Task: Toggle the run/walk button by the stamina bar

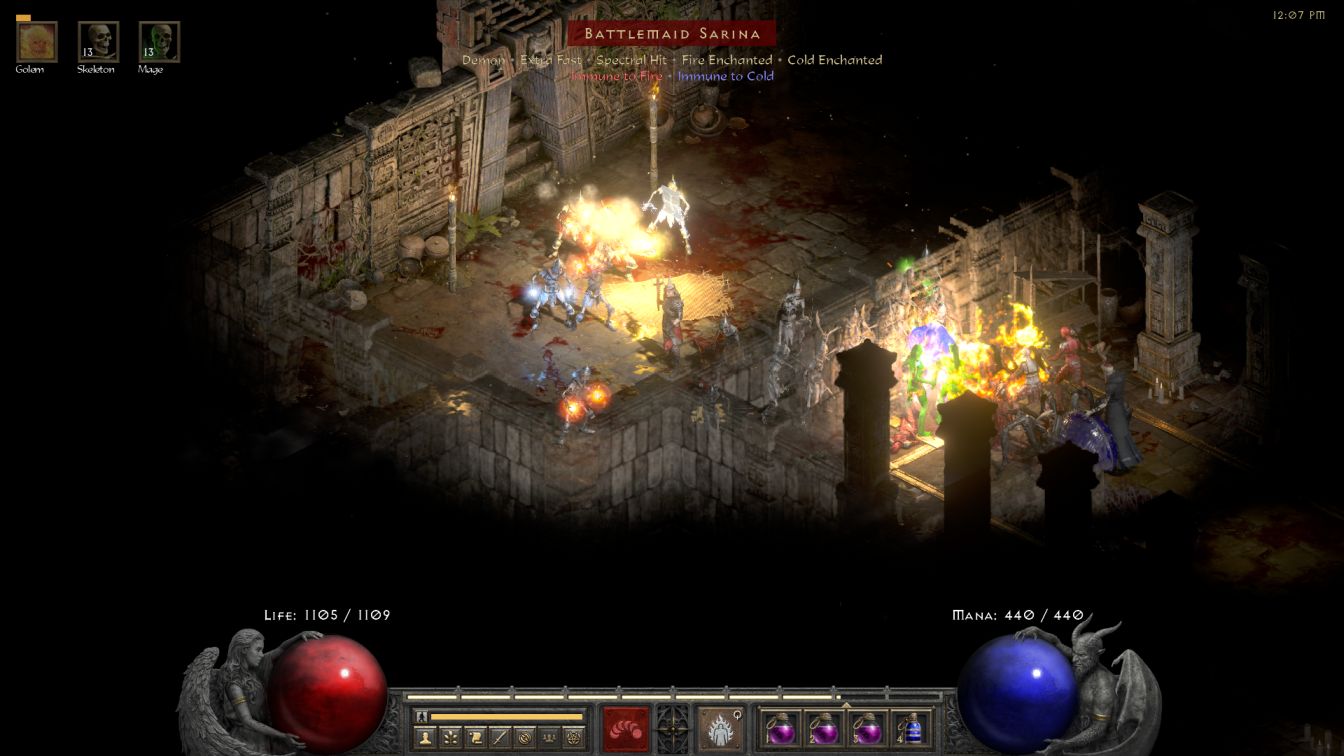Action: [x=422, y=717]
